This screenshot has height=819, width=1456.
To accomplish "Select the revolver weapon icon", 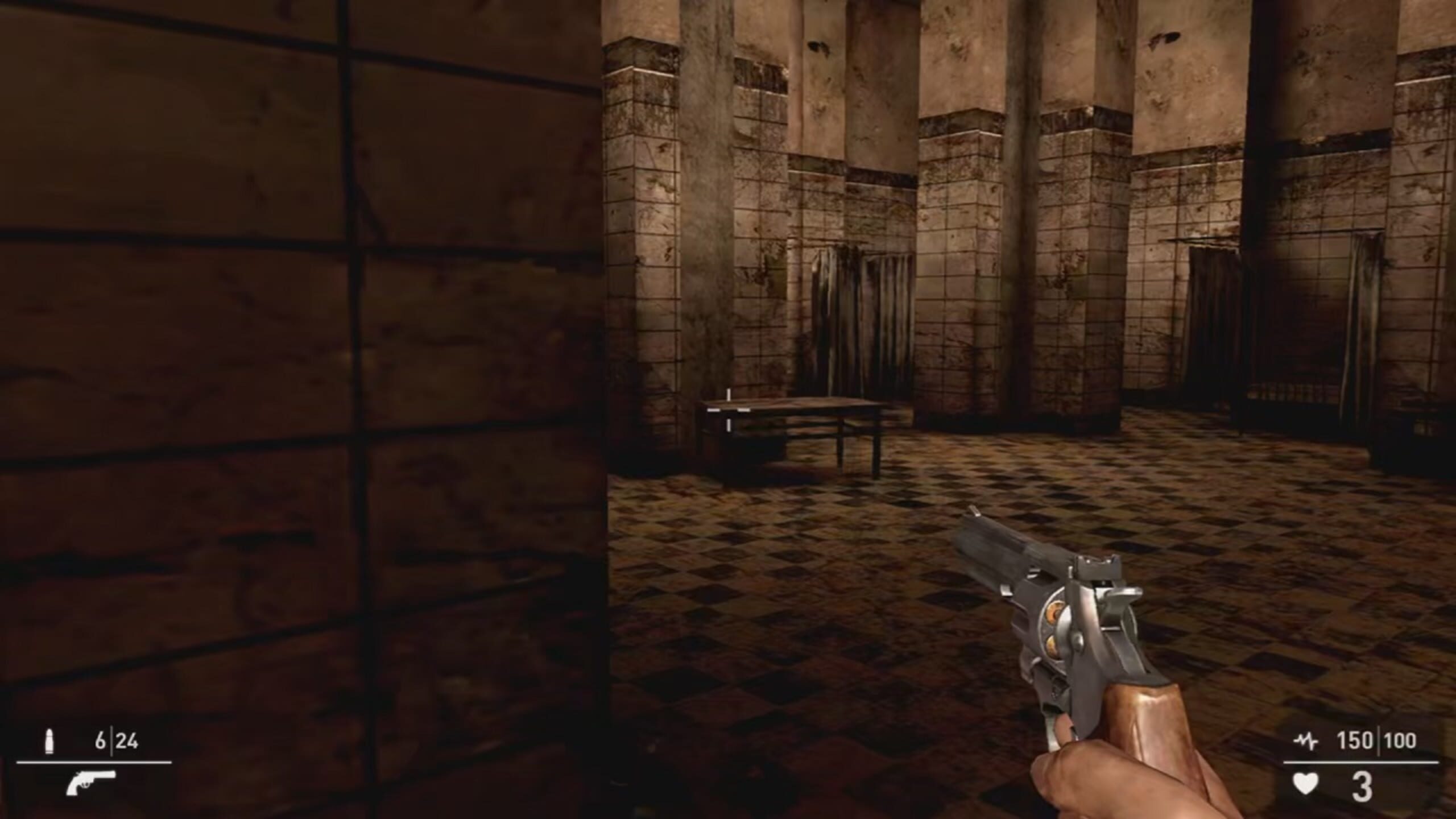I will (x=91, y=784).
